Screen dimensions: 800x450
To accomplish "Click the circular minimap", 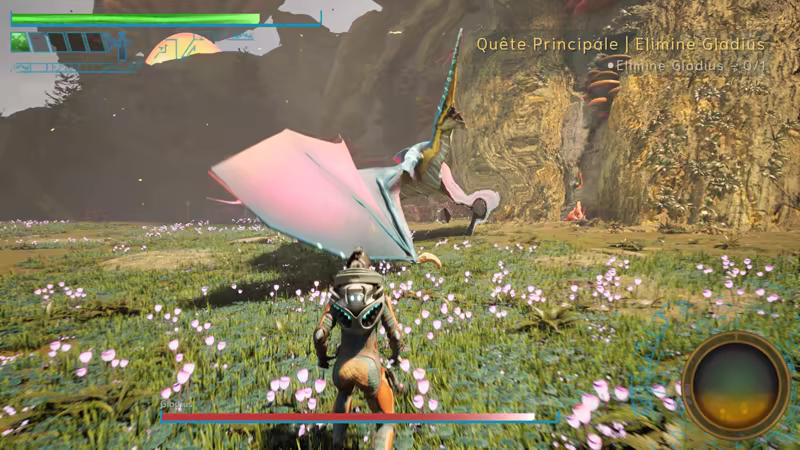I will click(736, 385).
